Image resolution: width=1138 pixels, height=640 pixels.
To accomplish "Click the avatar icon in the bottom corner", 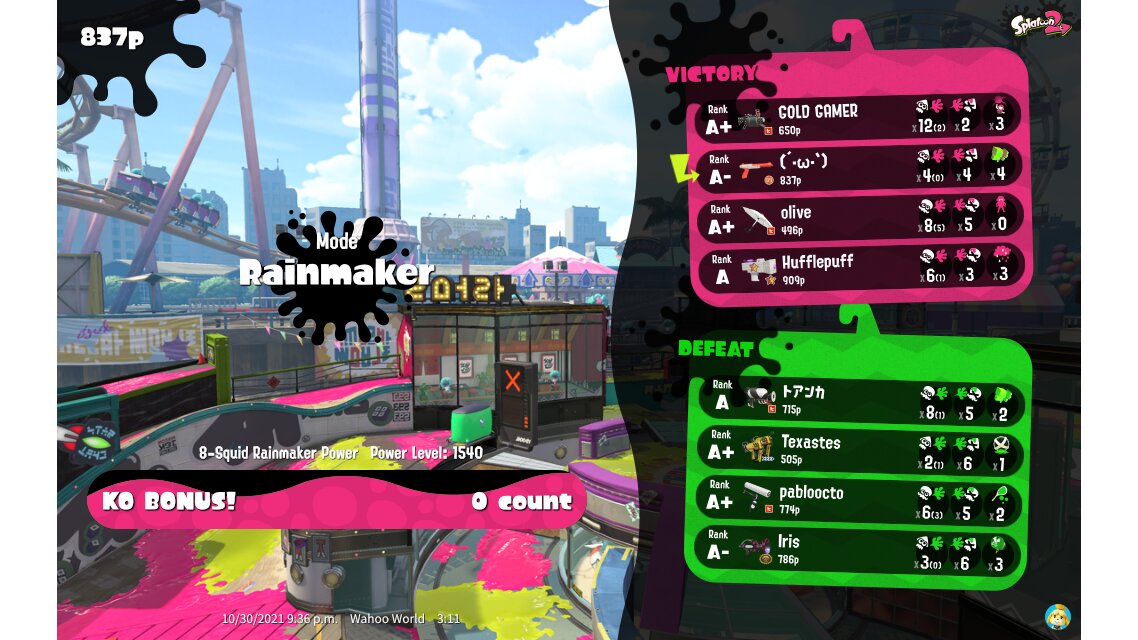I will pyautogui.click(x=1057, y=616).
